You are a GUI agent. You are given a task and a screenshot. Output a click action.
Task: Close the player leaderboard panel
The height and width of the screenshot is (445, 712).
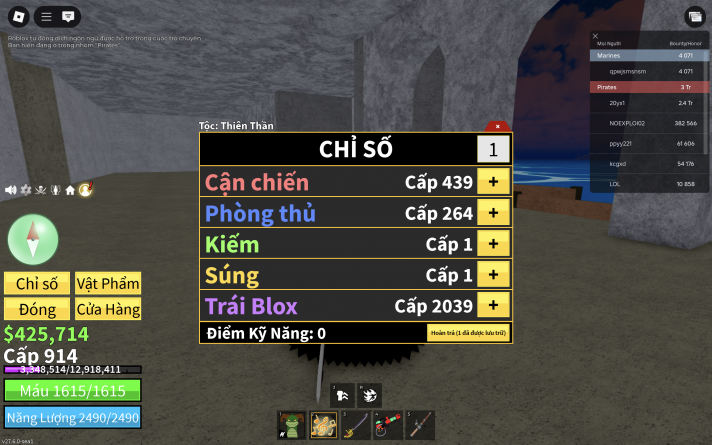pyautogui.click(x=596, y=36)
